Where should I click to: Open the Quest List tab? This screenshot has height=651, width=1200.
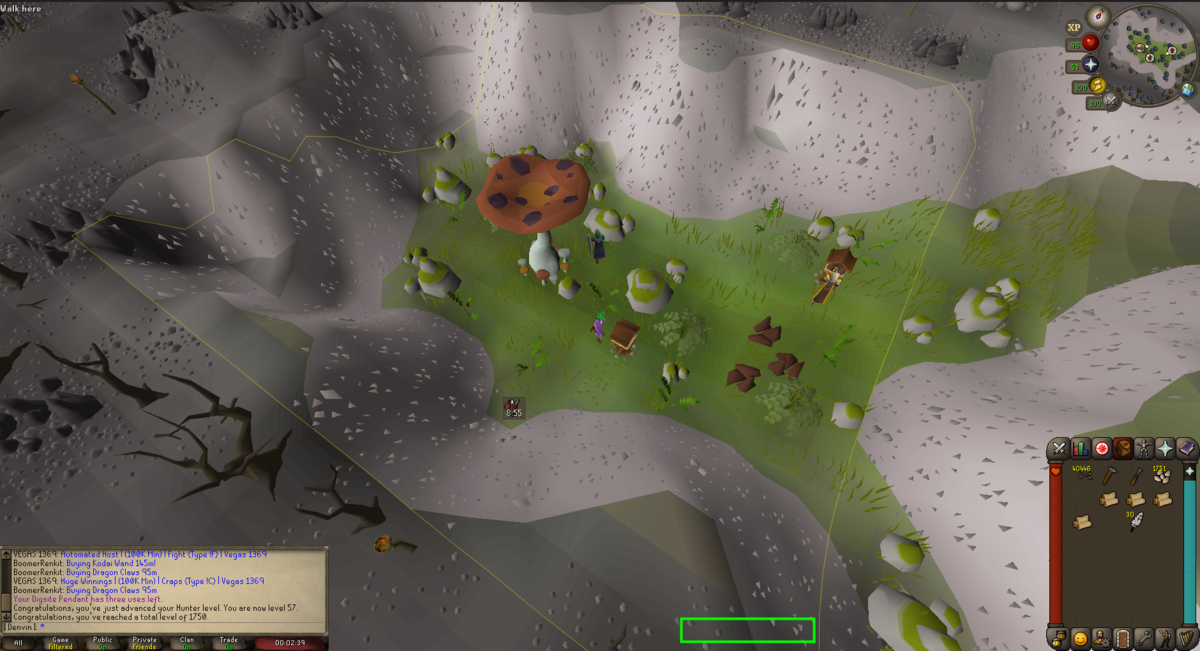tap(1102, 448)
